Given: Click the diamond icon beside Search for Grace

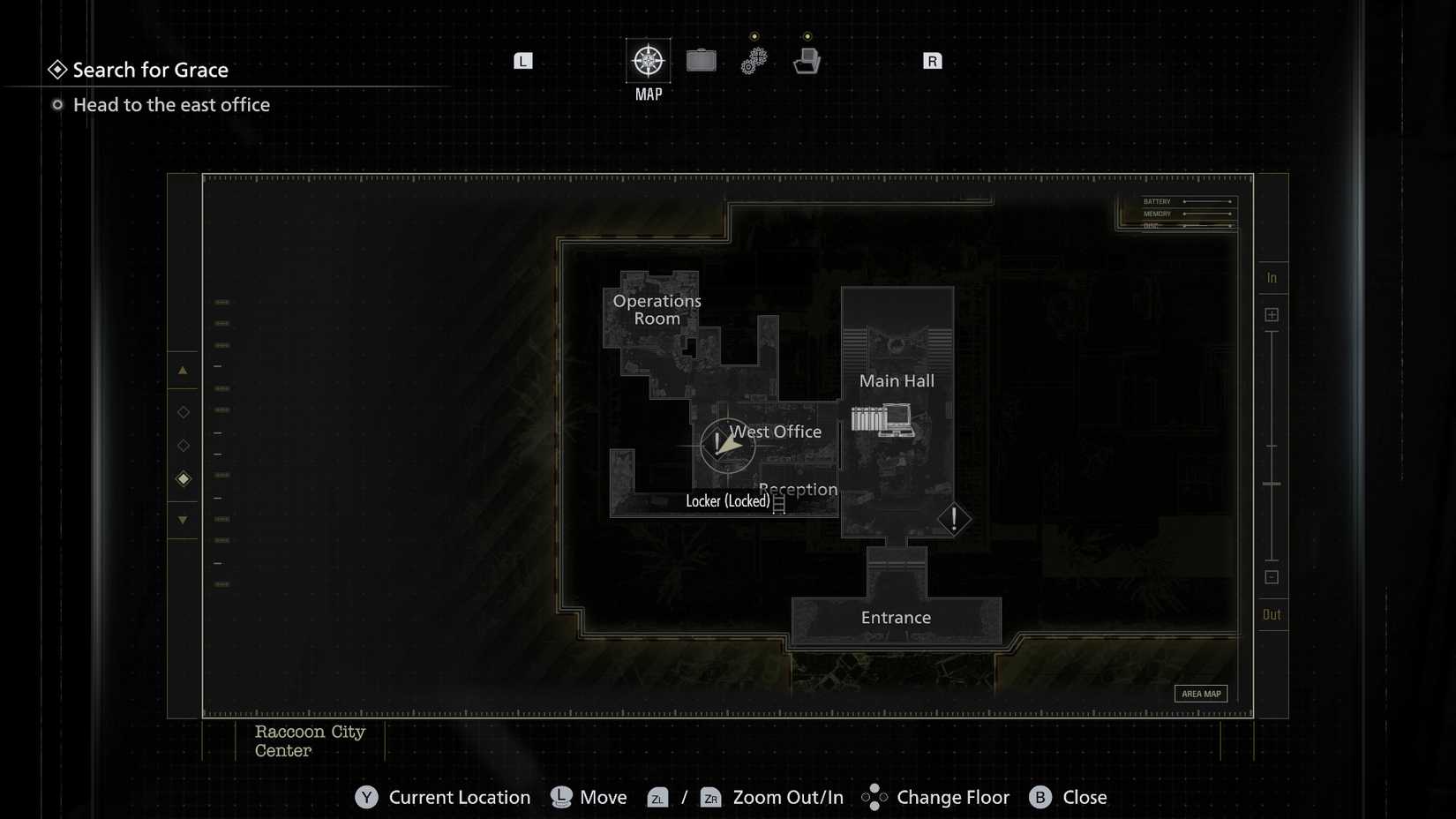Looking at the screenshot, I should [x=58, y=68].
